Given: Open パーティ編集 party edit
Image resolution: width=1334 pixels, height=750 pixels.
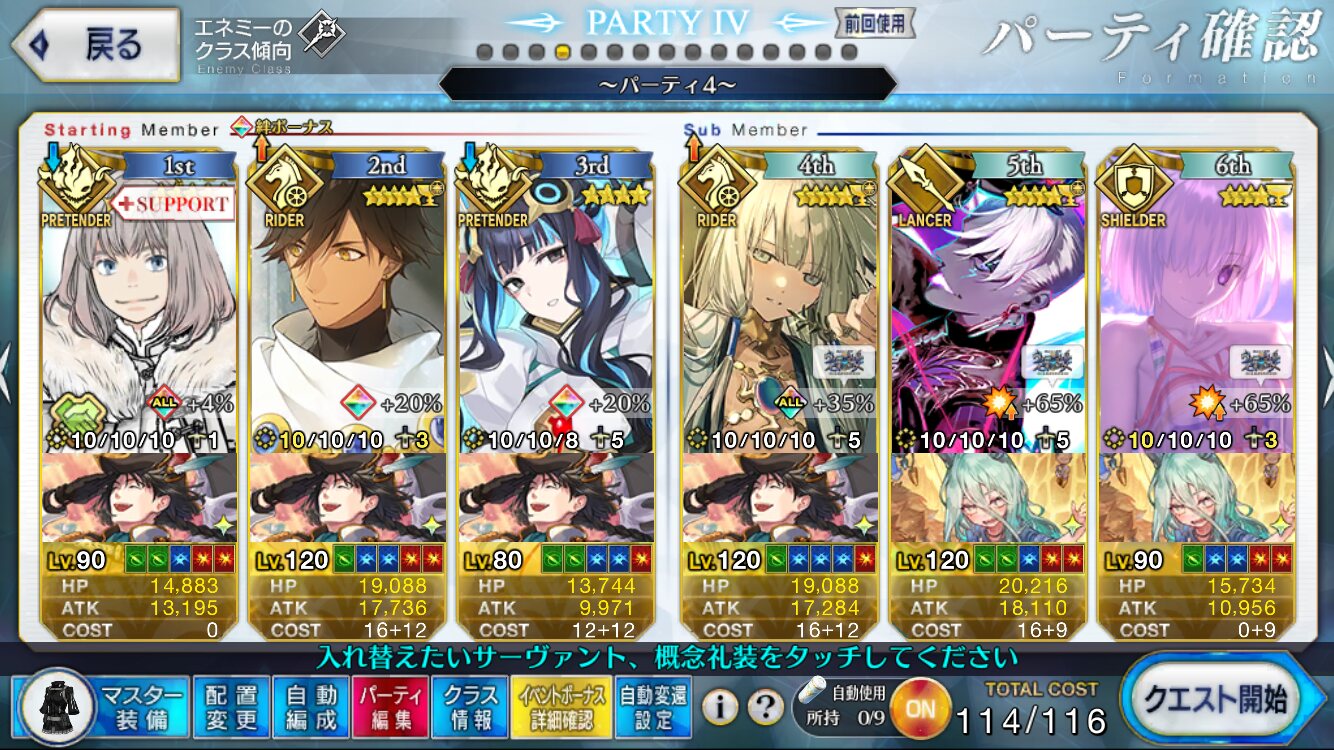Looking at the screenshot, I should click(x=392, y=706).
